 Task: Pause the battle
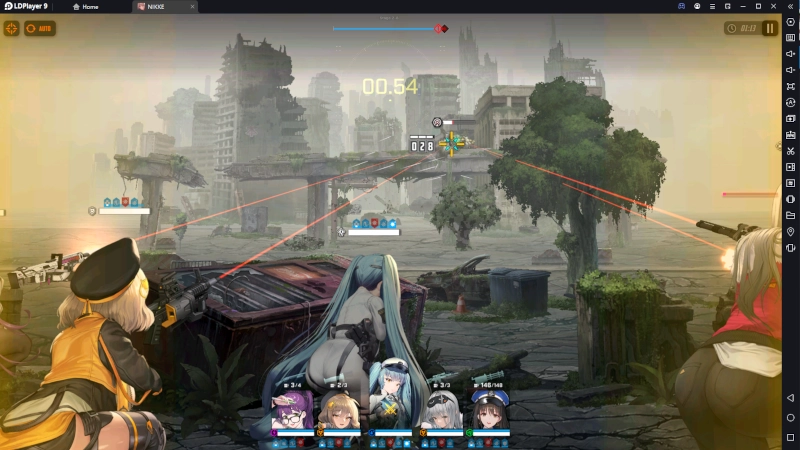click(770, 28)
